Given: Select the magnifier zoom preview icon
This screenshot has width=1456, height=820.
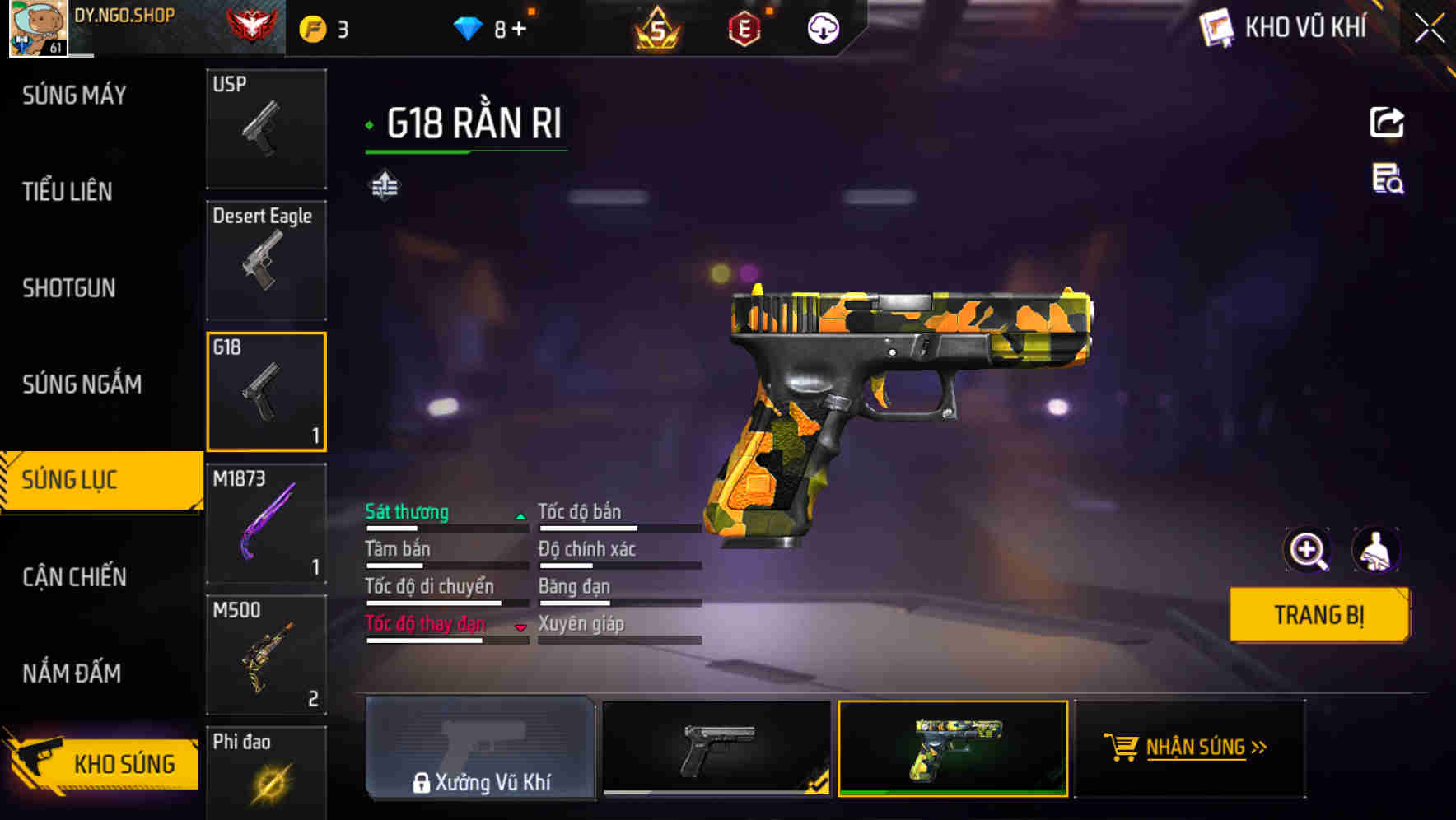Looking at the screenshot, I should pyautogui.click(x=1306, y=550).
